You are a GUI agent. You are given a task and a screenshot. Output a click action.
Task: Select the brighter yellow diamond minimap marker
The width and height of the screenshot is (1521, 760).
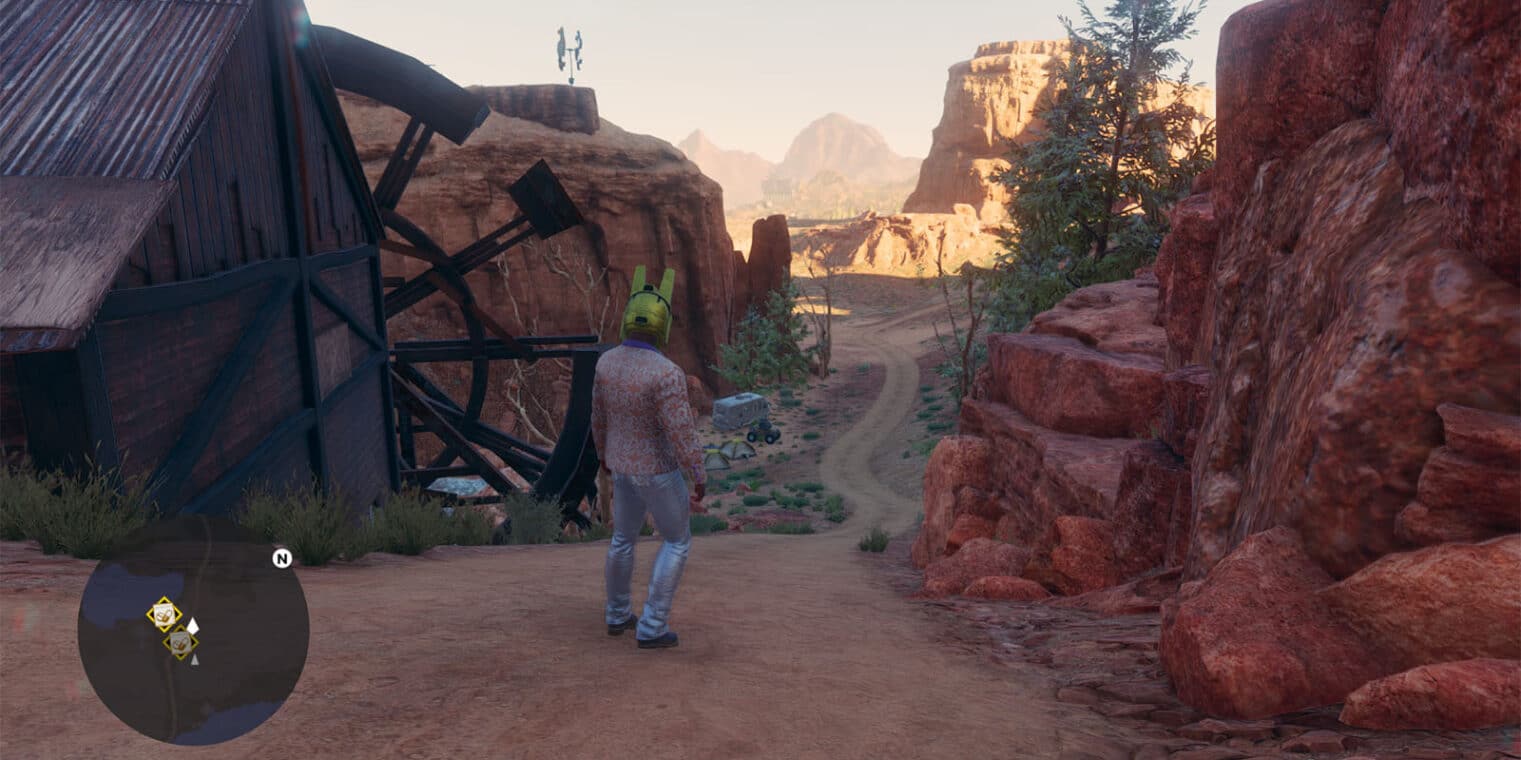click(164, 613)
